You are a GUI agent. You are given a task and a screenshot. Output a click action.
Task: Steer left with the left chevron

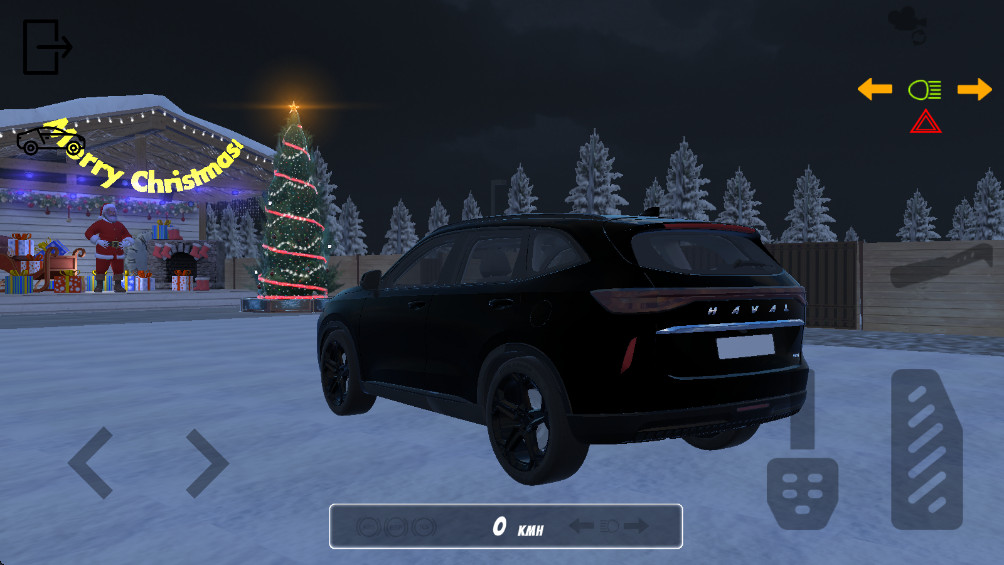89,463
